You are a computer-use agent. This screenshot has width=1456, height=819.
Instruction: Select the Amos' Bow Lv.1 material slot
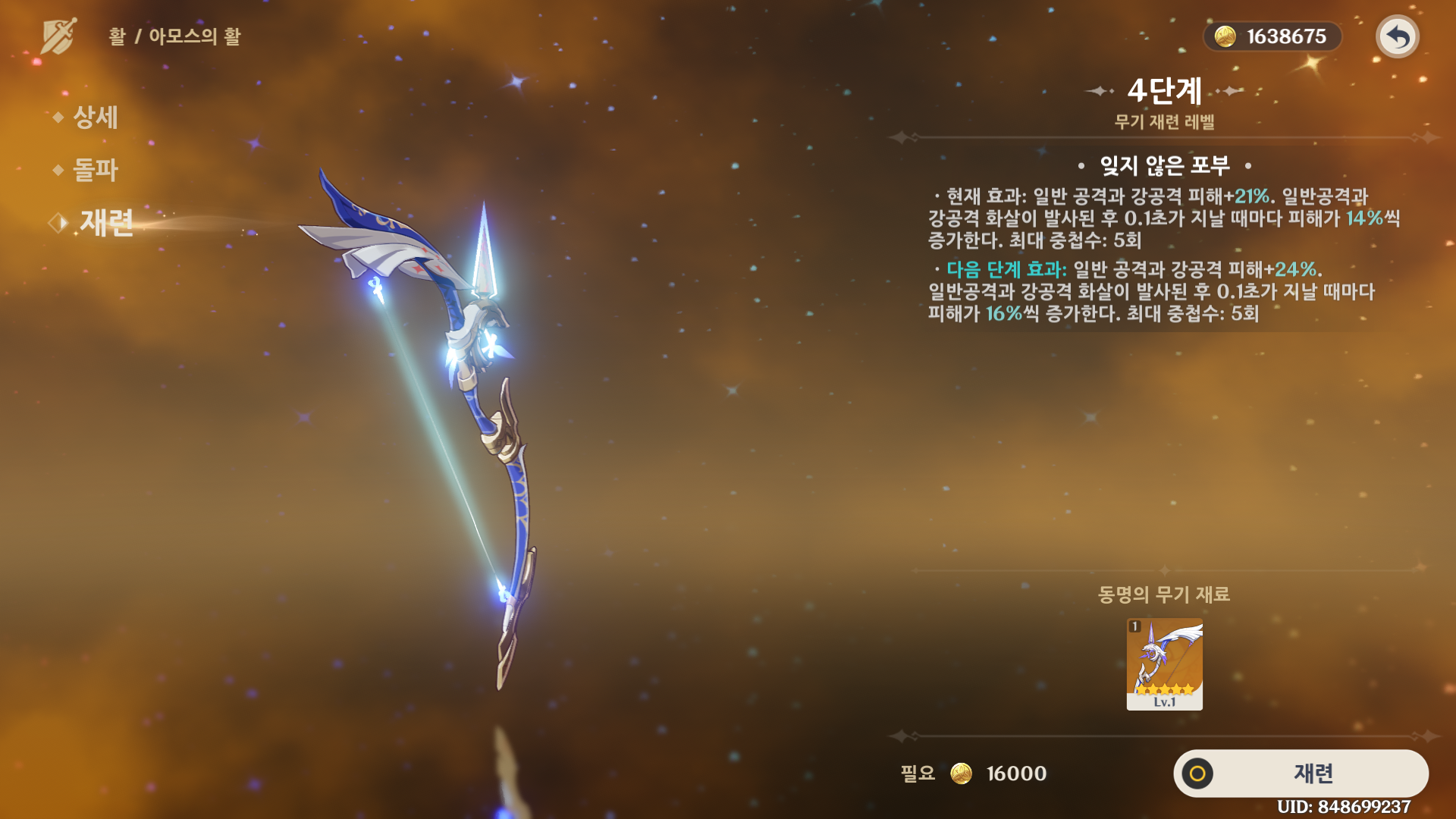point(1164,664)
